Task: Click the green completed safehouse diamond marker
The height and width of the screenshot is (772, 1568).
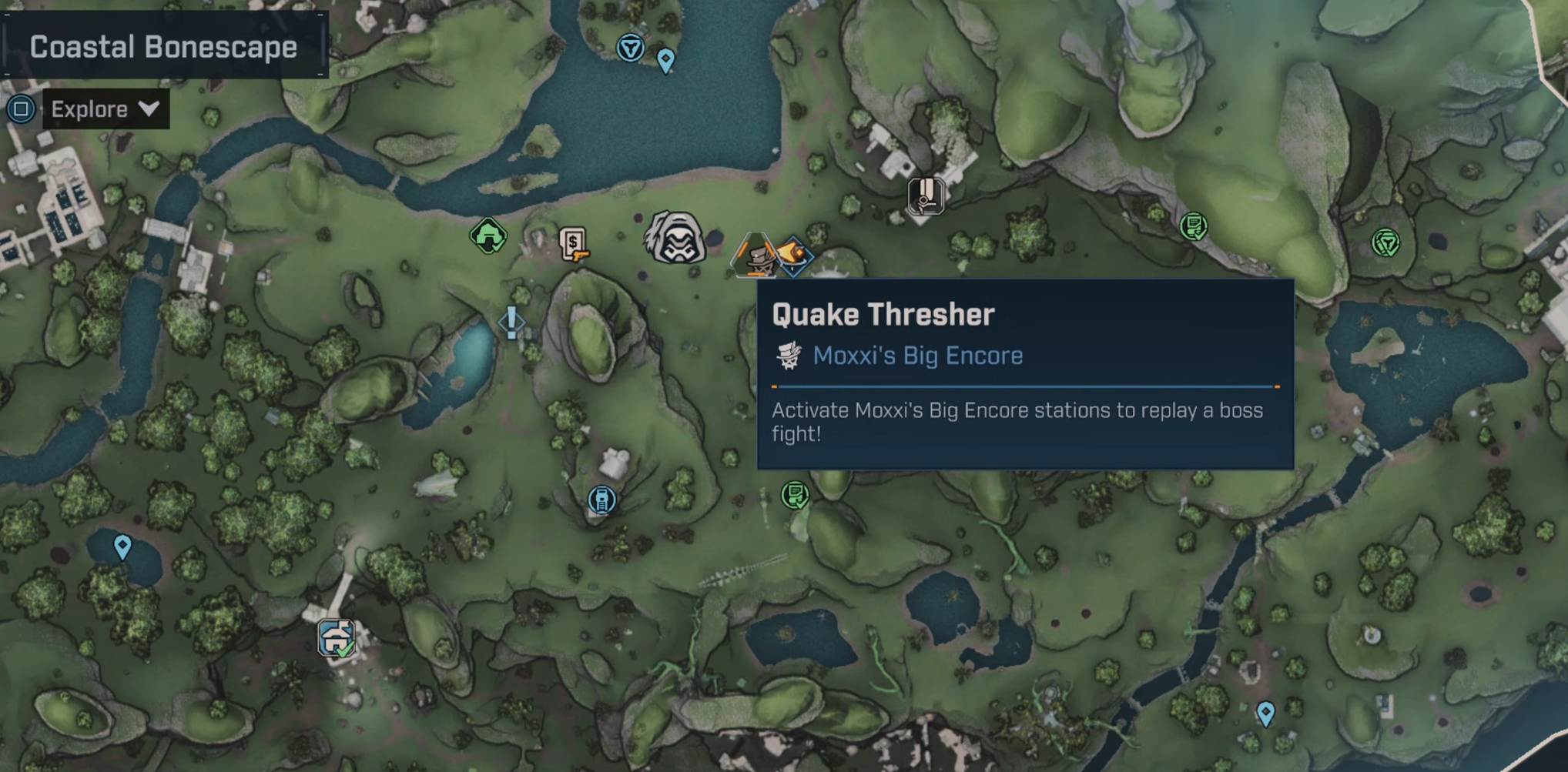Action: 487,236
